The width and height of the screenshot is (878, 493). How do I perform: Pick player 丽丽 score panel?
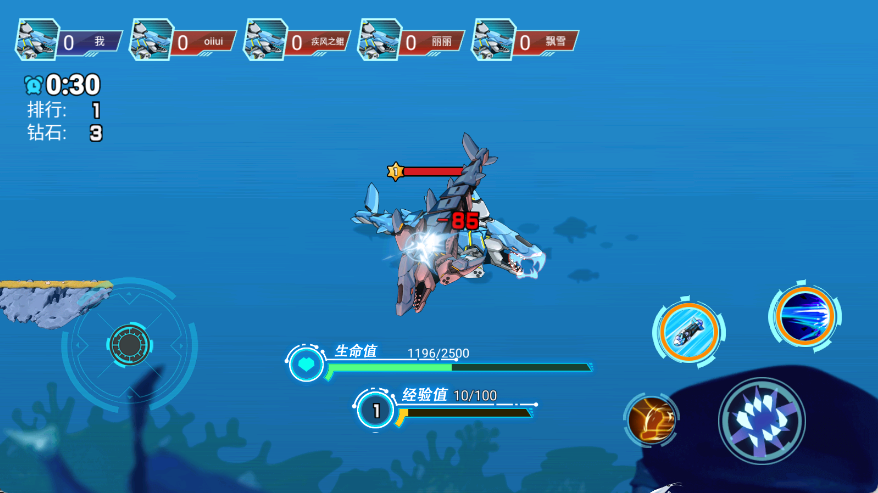[411, 41]
